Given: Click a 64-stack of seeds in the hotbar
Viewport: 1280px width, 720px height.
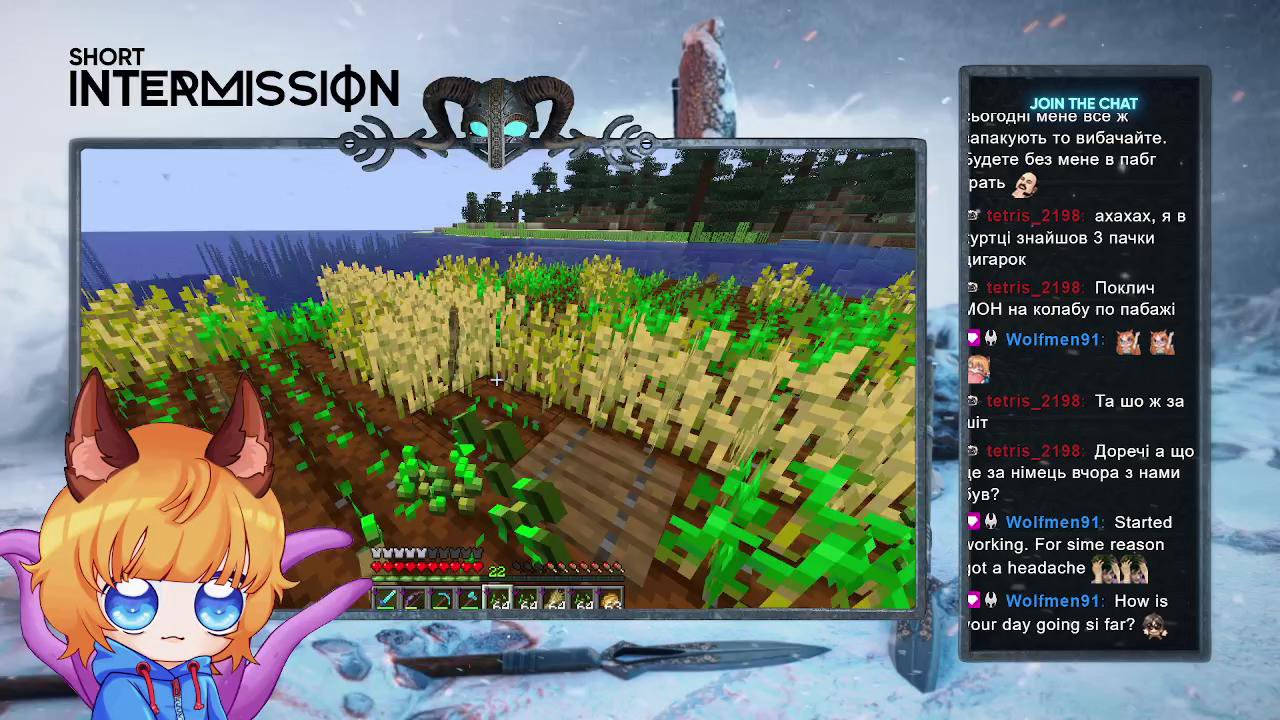Looking at the screenshot, I should 528,598.
